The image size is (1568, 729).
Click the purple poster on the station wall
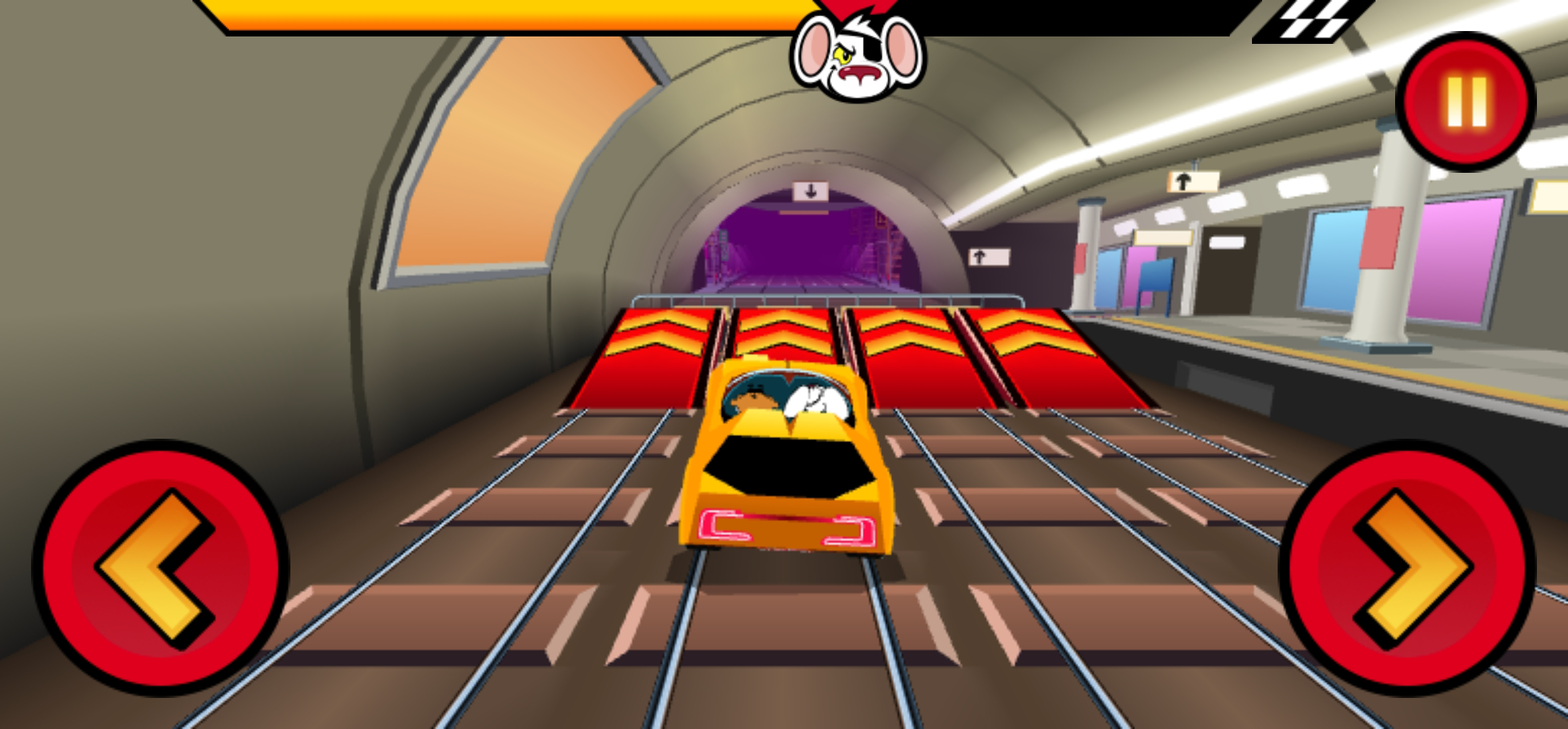[1141, 270]
